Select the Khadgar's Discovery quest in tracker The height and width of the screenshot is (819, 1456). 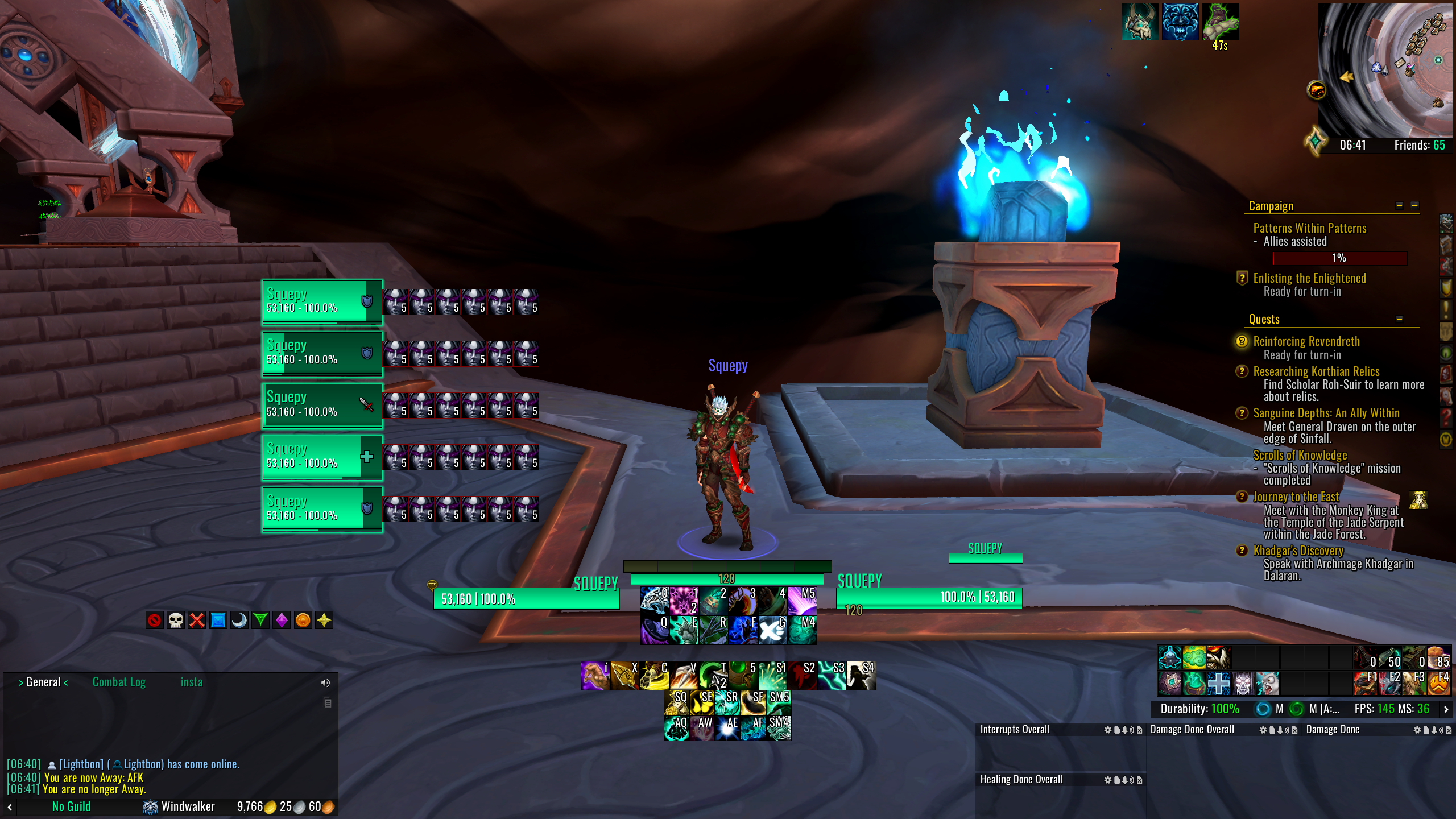click(1298, 551)
